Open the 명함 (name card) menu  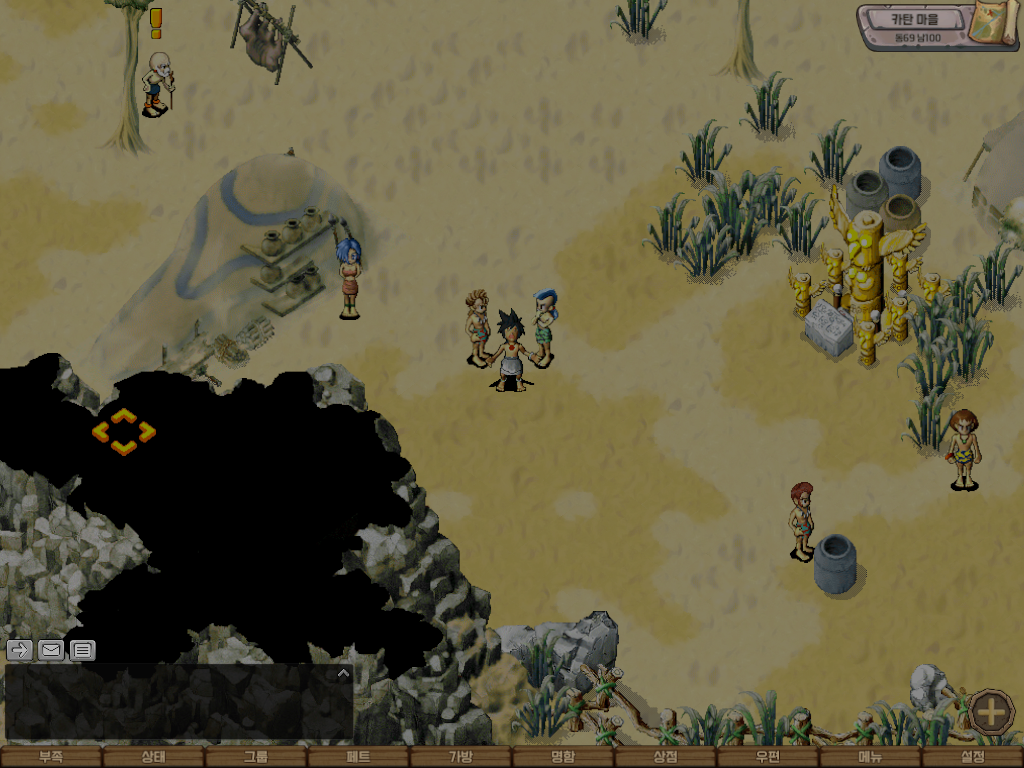pos(563,757)
